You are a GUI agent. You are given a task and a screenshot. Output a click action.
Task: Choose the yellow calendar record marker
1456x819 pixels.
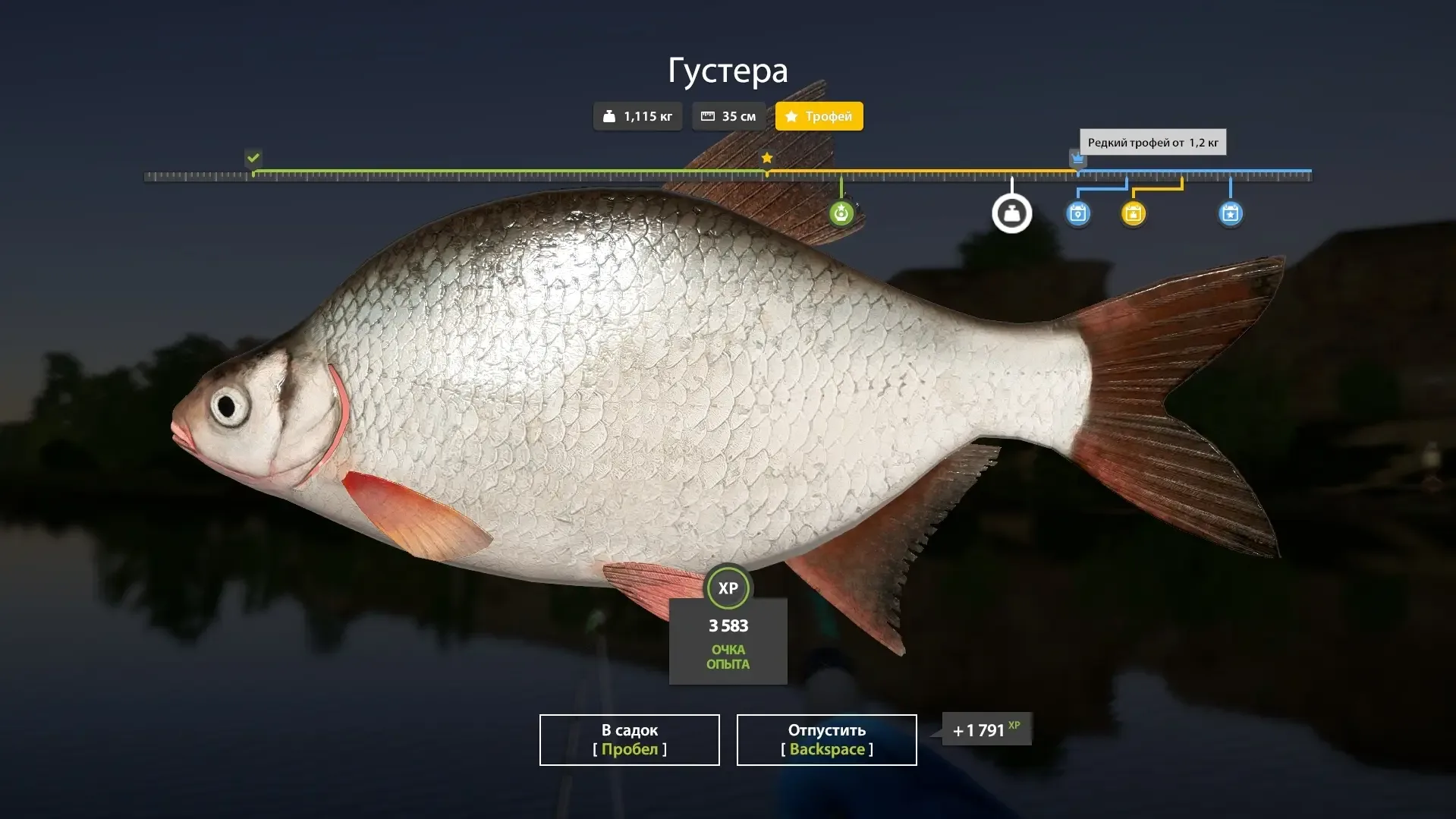[1133, 214]
